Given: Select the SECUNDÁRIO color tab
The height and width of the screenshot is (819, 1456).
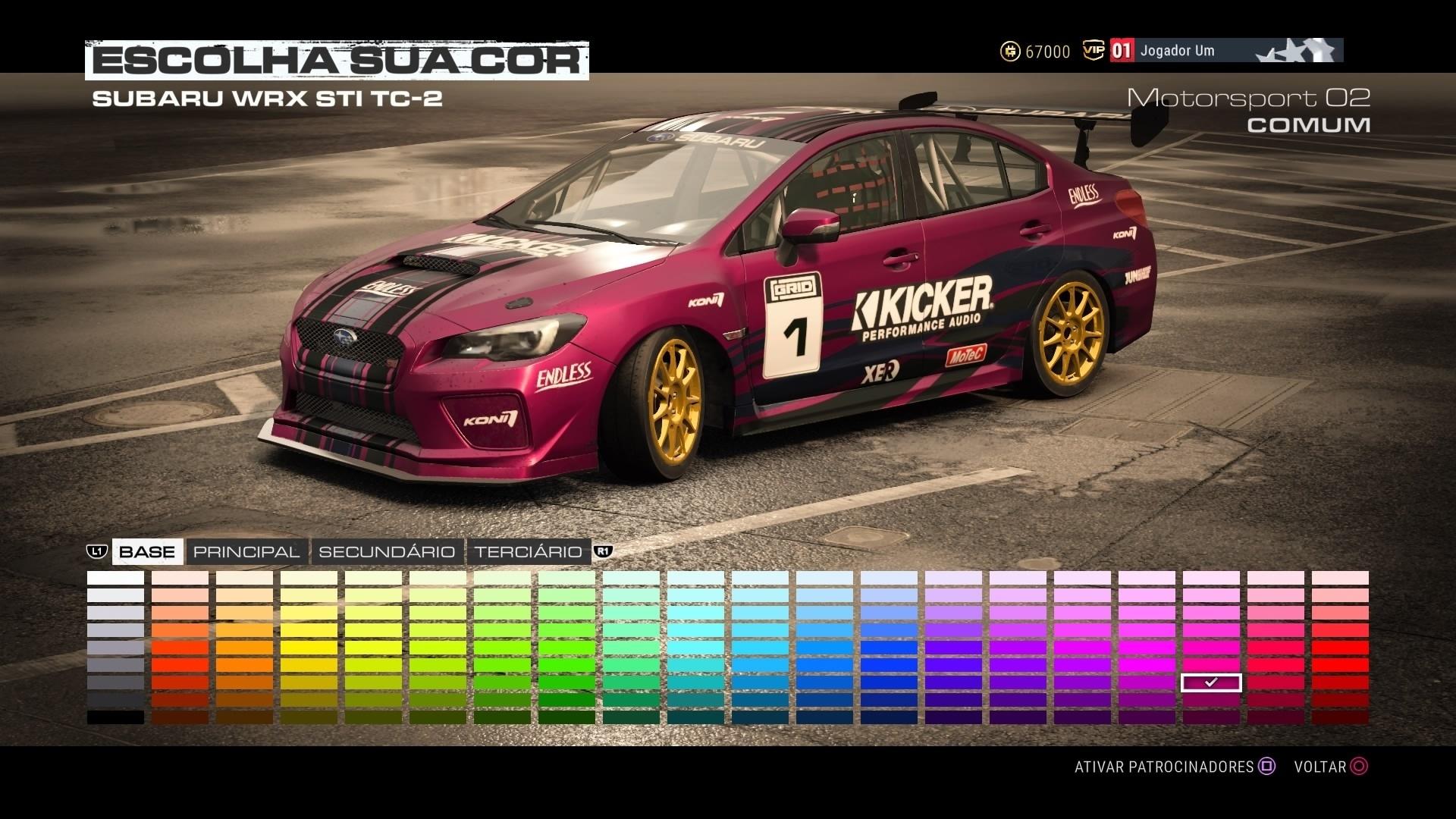Looking at the screenshot, I should click(387, 551).
